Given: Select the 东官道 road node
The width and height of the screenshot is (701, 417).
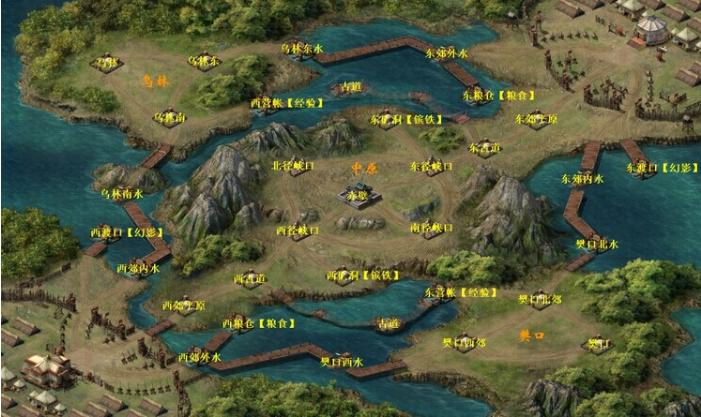Looking at the screenshot, I should coord(485,146).
